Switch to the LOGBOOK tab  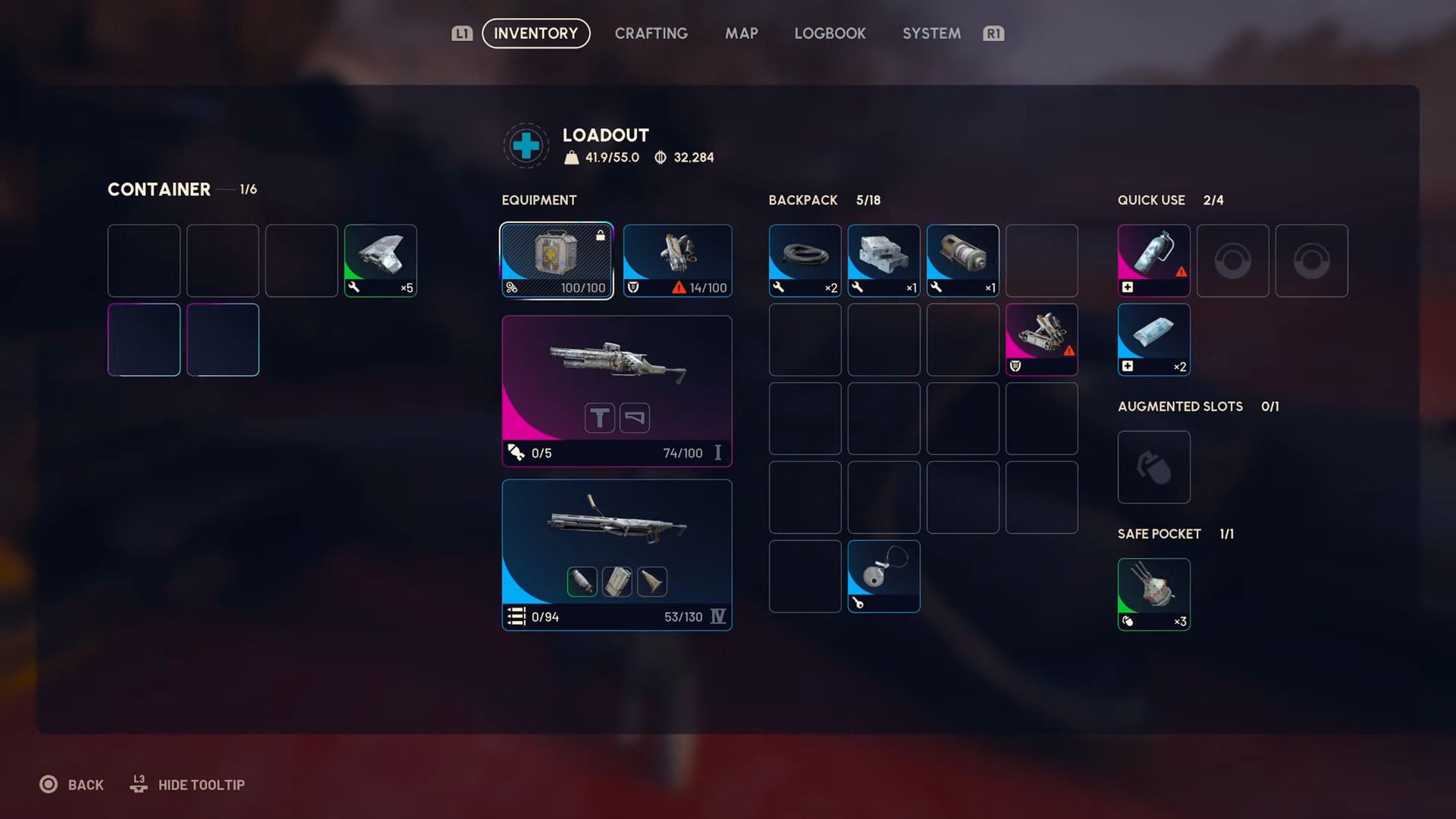click(830, 33)
